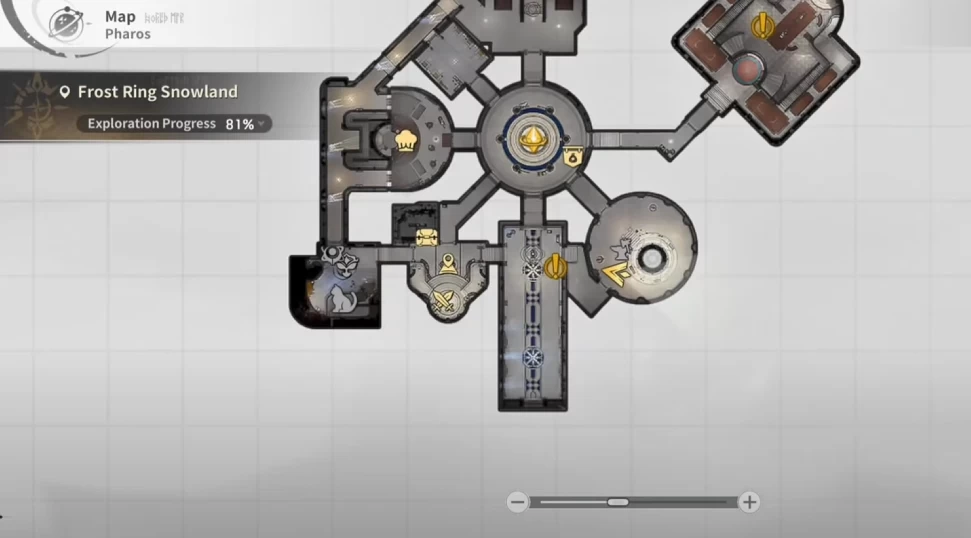Zoom in the map with plus button
This screenshot has width=971, height=538.
point(749,502)
